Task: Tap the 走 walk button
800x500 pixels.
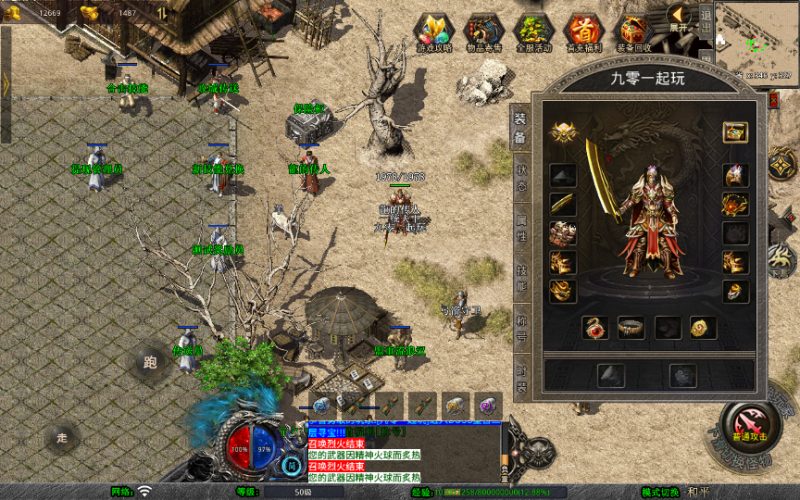Action: 62,437
